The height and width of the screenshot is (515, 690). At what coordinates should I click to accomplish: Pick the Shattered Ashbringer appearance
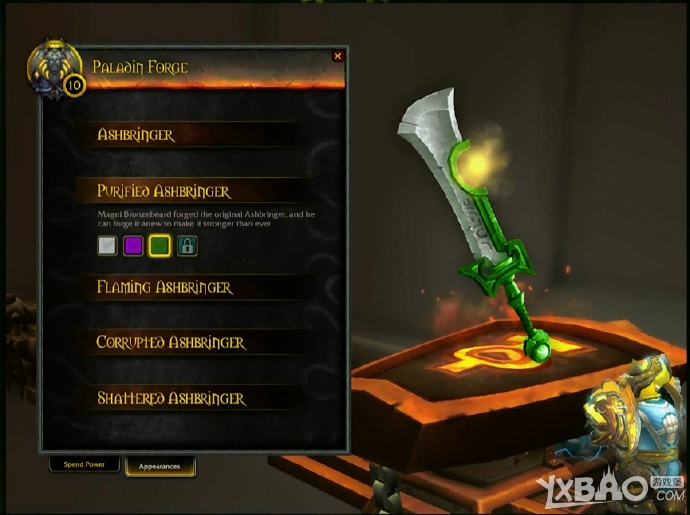click(x=171, y=398)
